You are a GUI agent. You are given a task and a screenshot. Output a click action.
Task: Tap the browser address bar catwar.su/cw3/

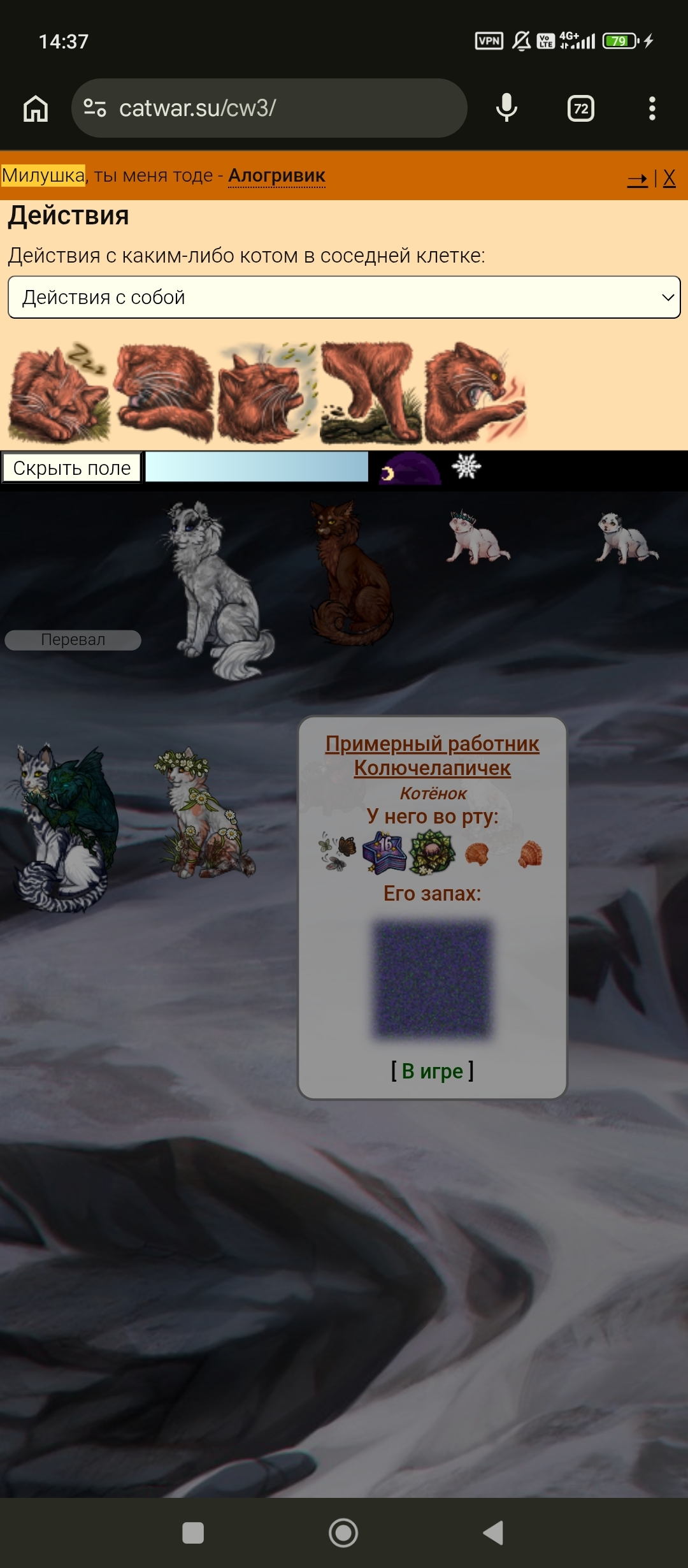point(269,108)
